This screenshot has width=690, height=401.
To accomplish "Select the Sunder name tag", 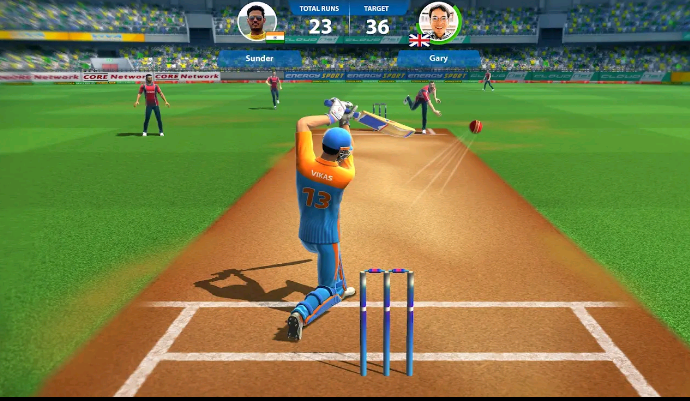I will pos(259,59).
